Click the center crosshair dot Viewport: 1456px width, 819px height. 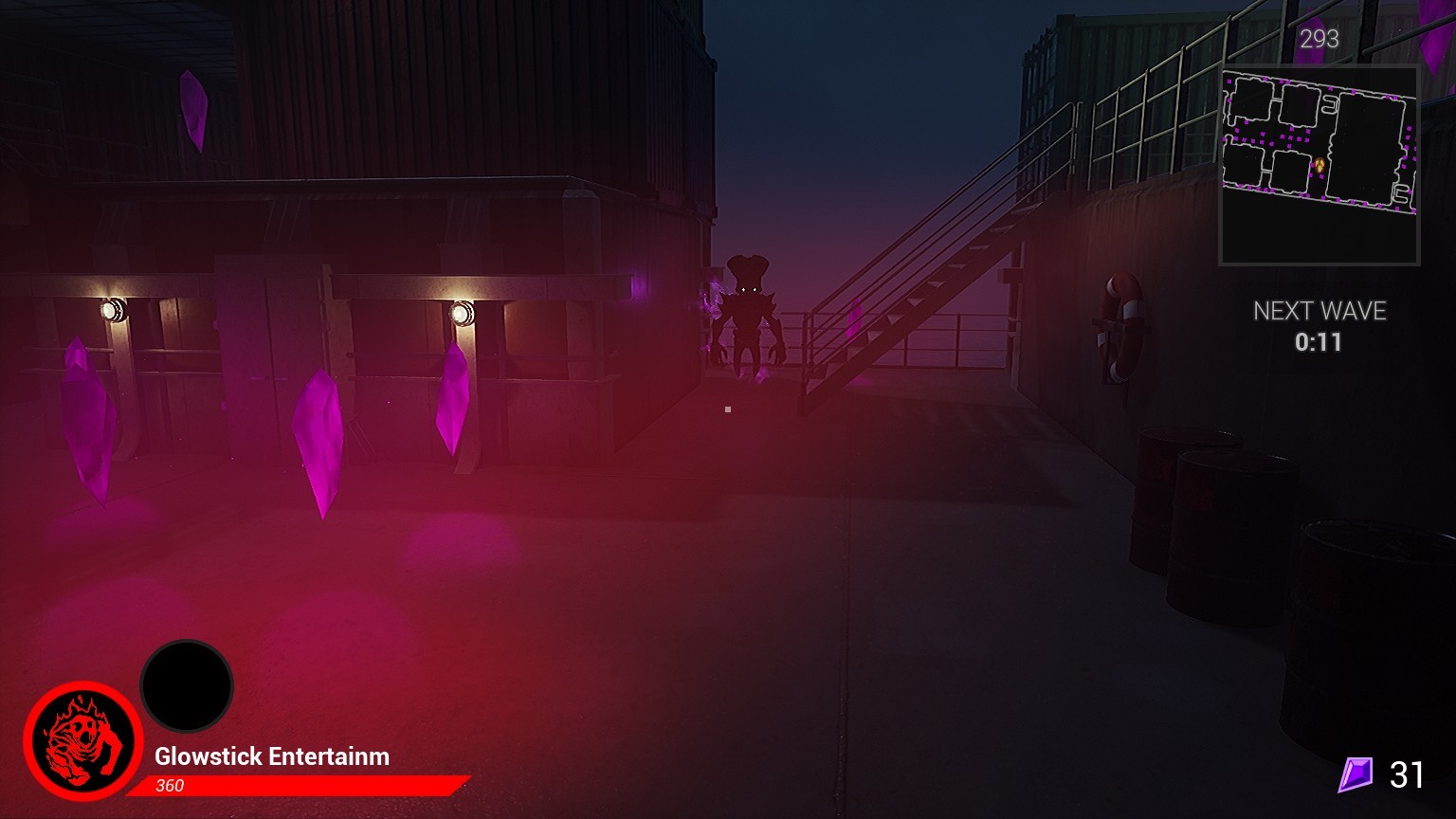coord(727,409)
